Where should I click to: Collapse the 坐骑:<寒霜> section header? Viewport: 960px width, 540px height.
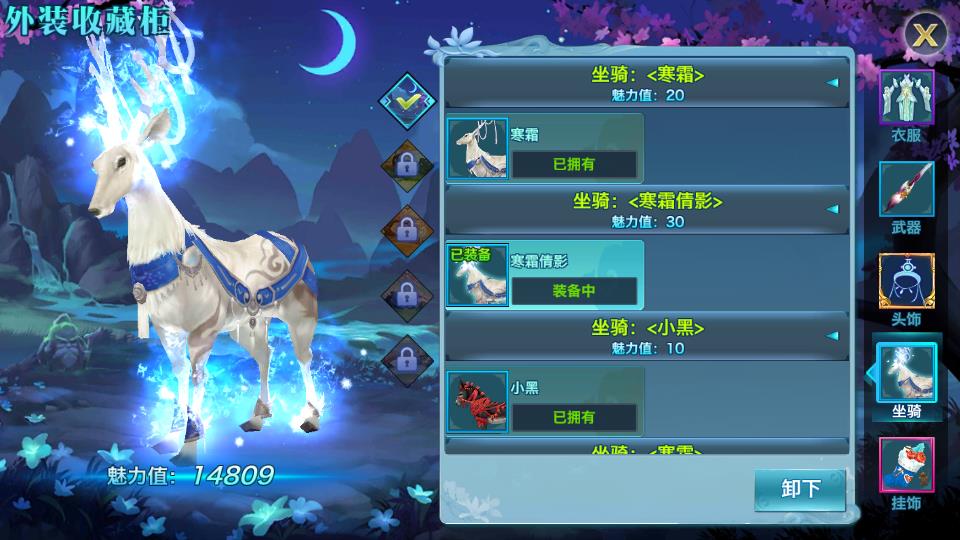647,83
